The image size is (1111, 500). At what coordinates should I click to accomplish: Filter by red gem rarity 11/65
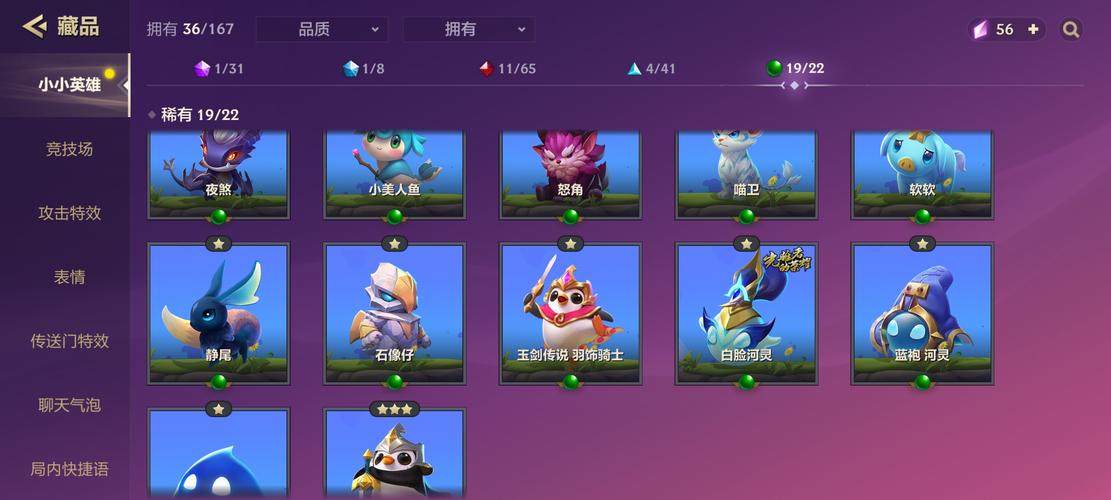point(507,69)
